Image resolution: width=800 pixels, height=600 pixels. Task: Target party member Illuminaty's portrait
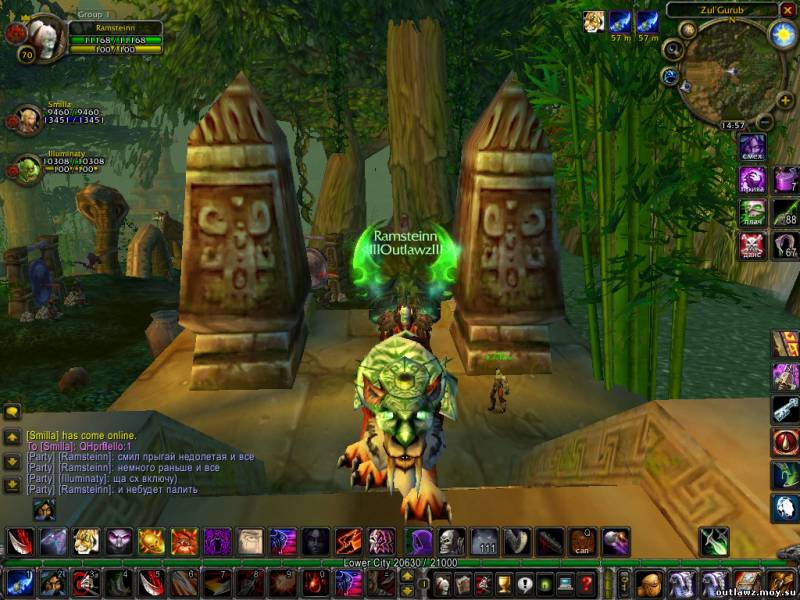pyautogui.click(x=27, y=169)
